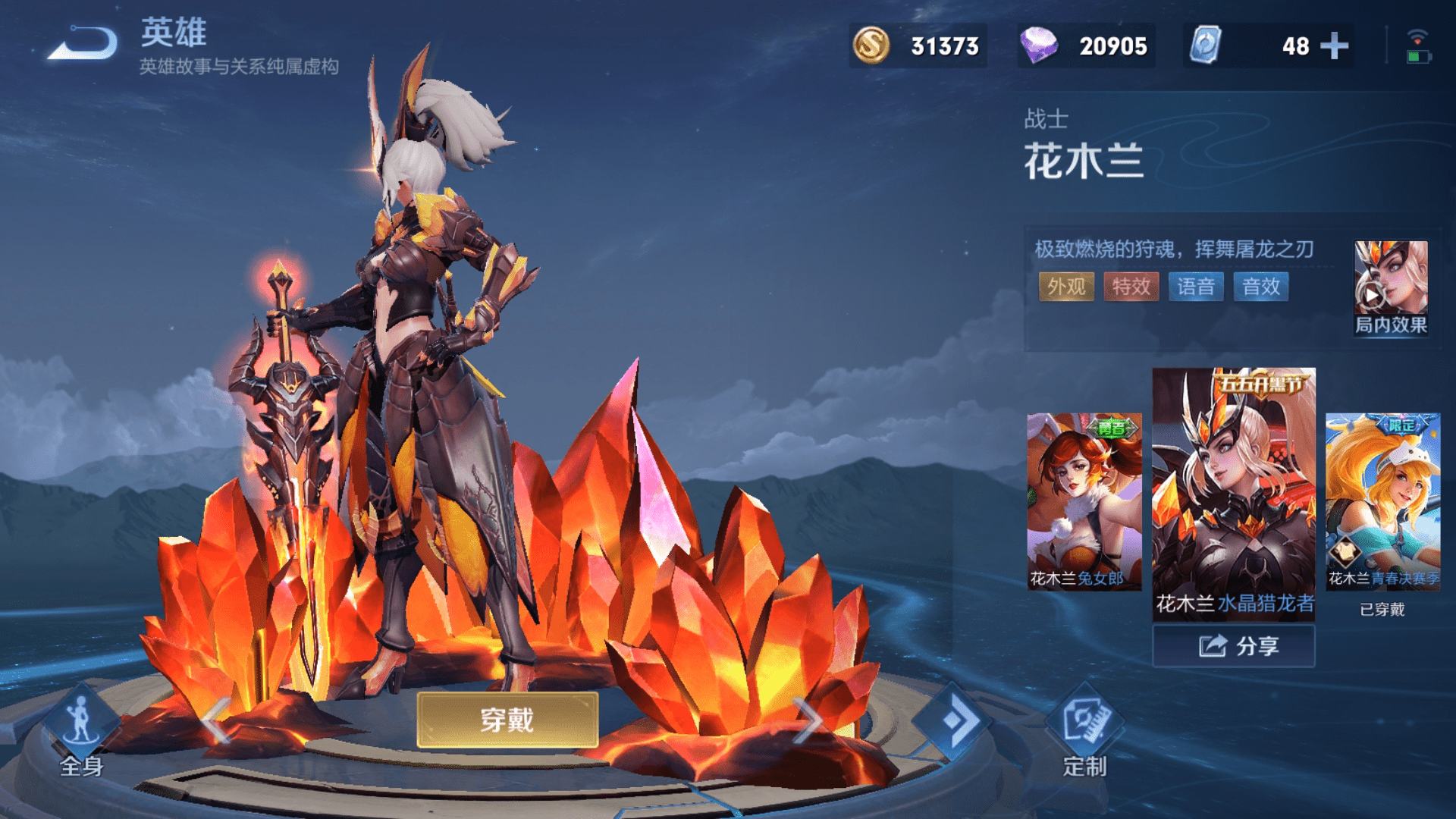This screenshot has width=1456, height=819.
Task: Click the gold coin currency icon
Action: pos(871,45)
